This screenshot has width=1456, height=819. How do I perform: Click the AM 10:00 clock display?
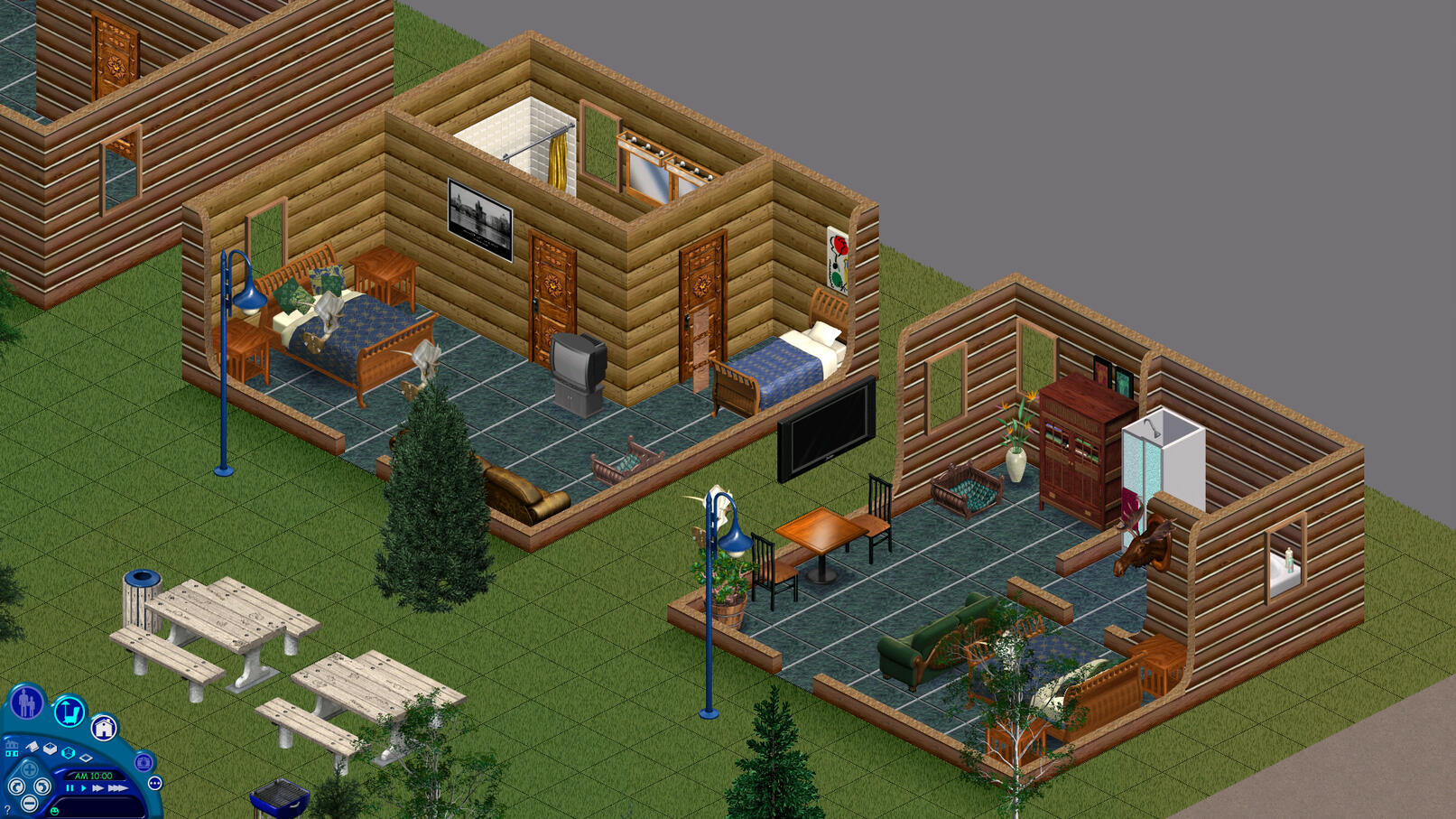pos(93,776)
